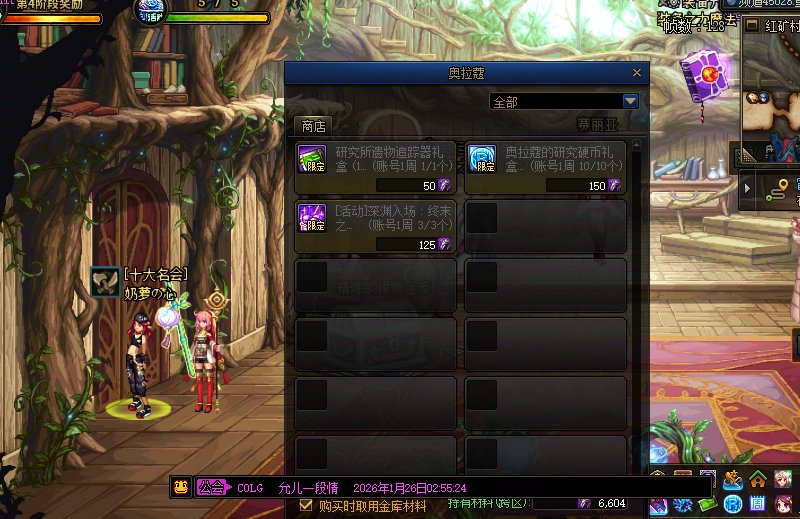
Task: Switch to the 商店 tab
Action: pyautogui.click(x=313, y=126)
